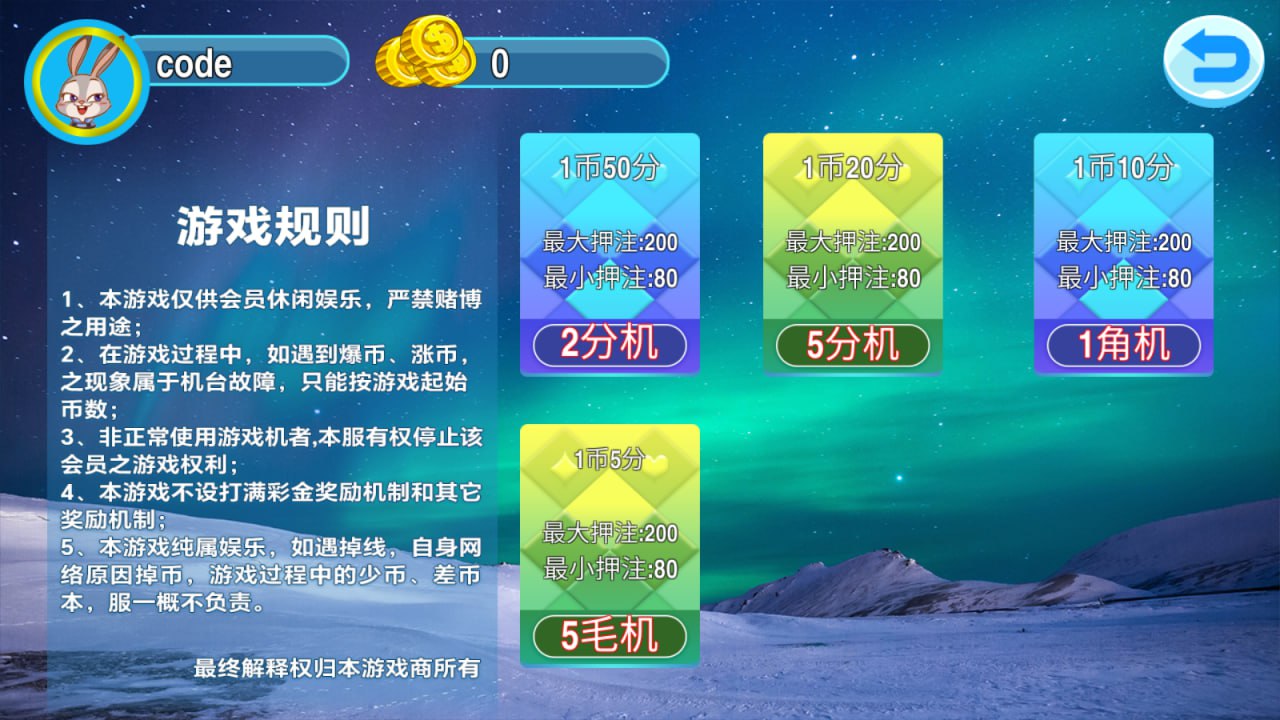
Task: Enter the 5分机 game machine
Action: click(x=852, y=344)
